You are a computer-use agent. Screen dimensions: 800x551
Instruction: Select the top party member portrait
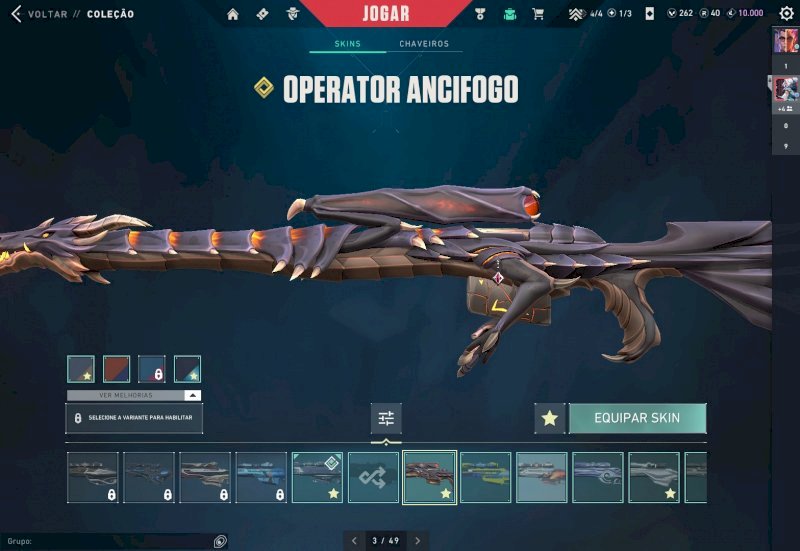pos(785,42)
